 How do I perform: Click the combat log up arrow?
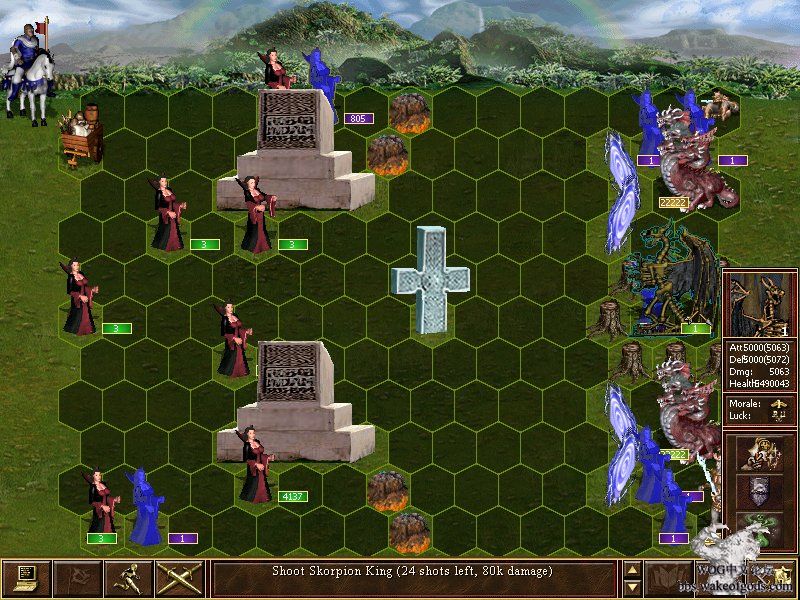pos(631,570)
